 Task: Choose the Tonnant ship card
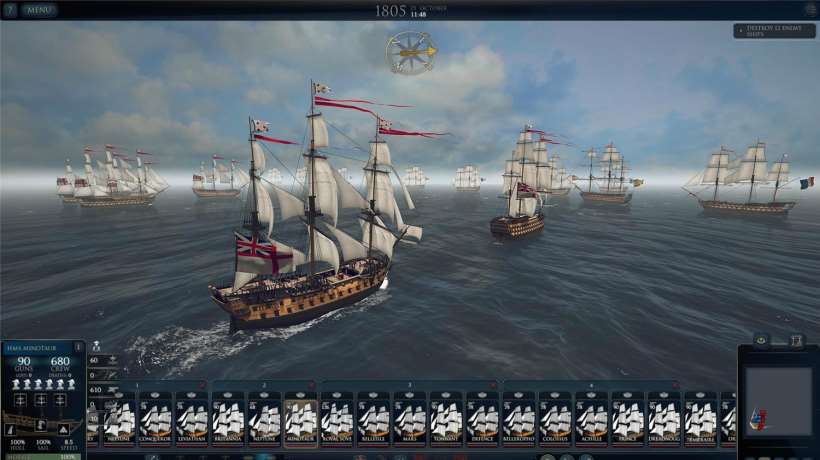tap(446, 418)
